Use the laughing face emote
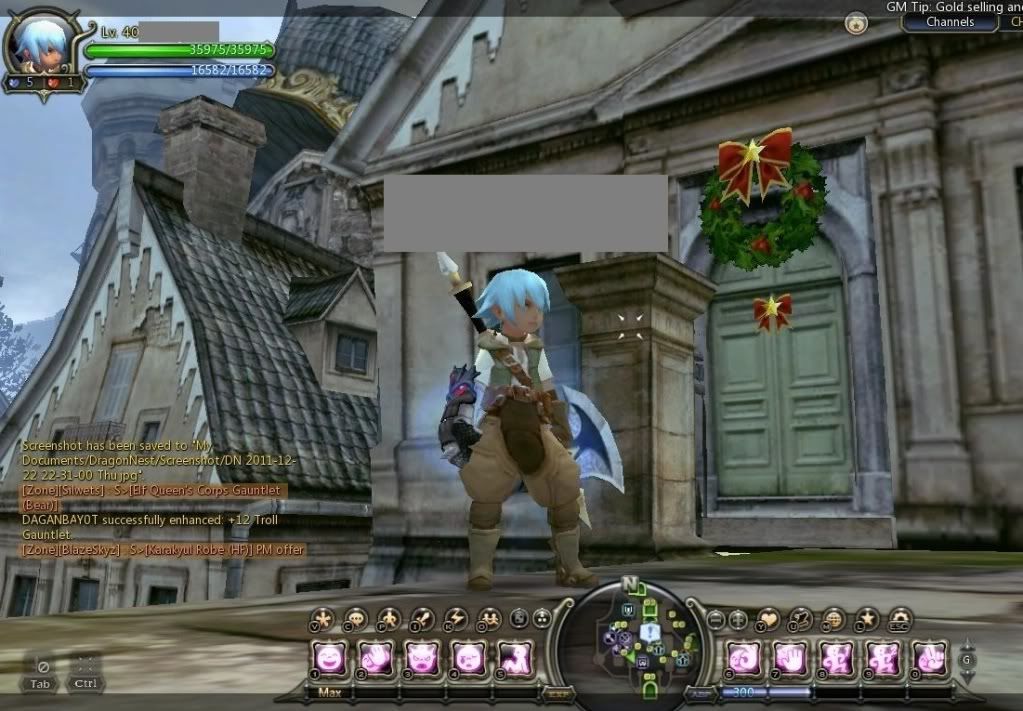 pos(327,657)
